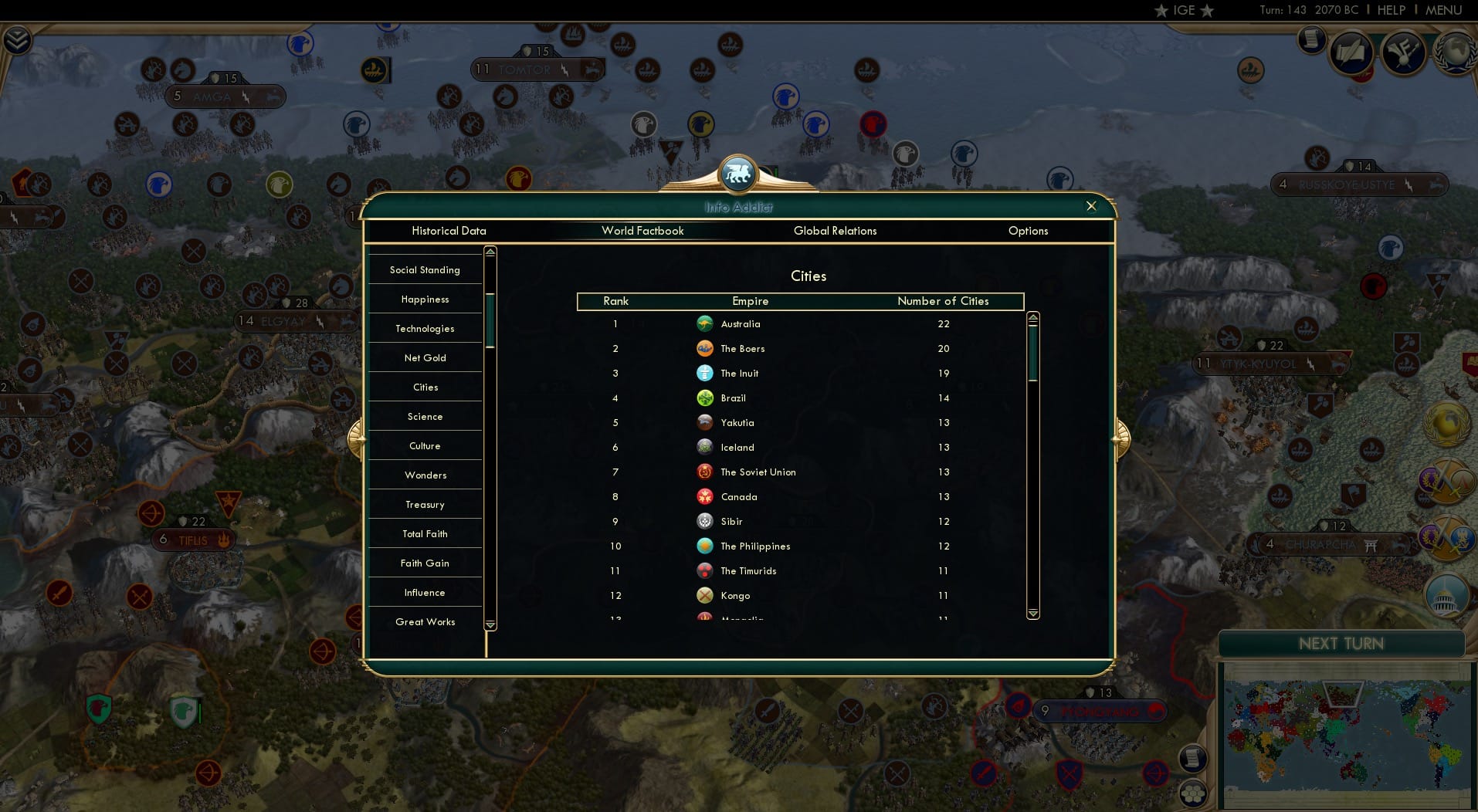Image resolution: width=1478 pixels, height=812 pixels.
Task: Switch to the Historical Data tab
Action: (449, 231)
